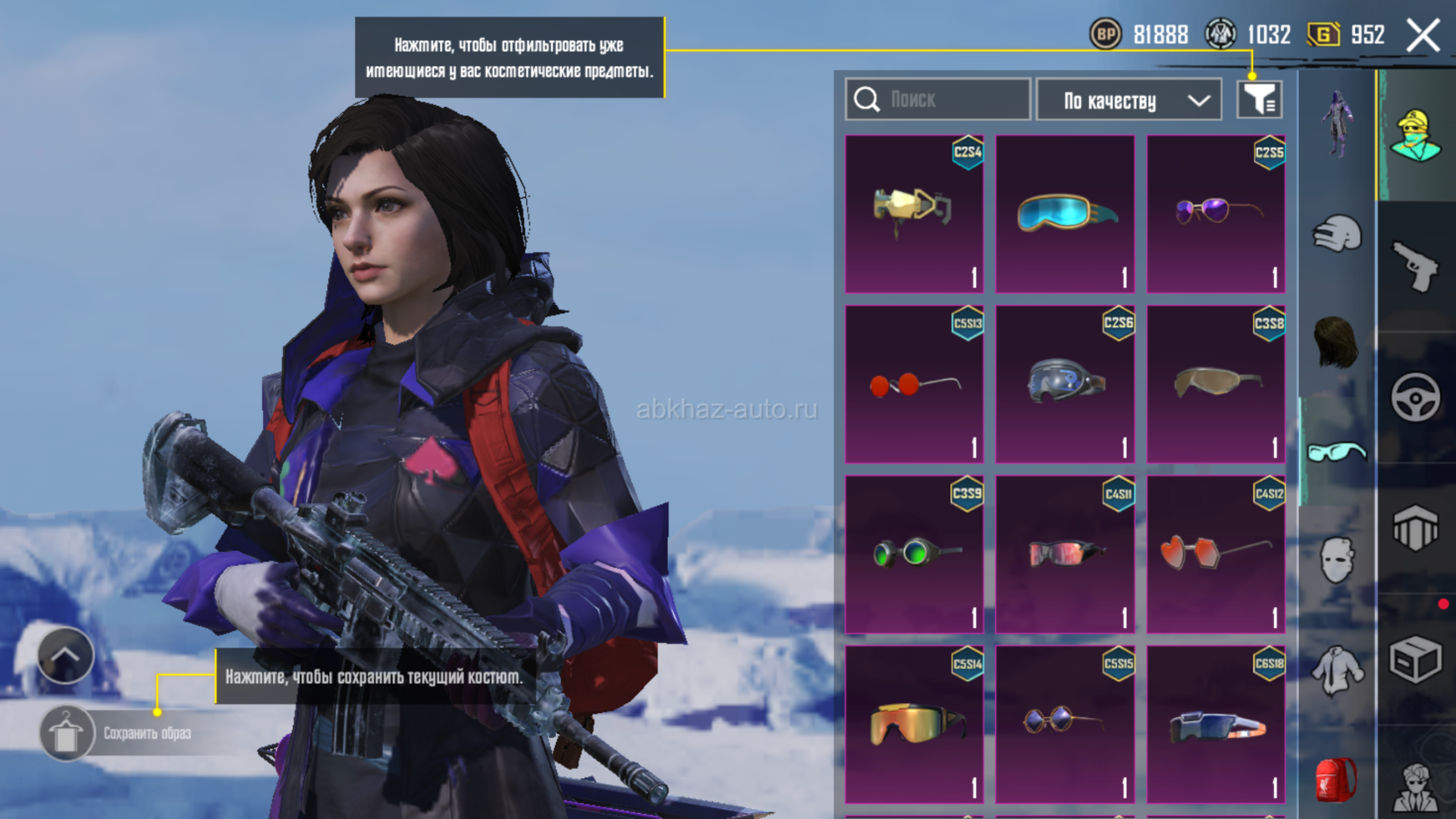
Task: Switch to the pistol weapons tab
Action: [x=1415, y=265]
